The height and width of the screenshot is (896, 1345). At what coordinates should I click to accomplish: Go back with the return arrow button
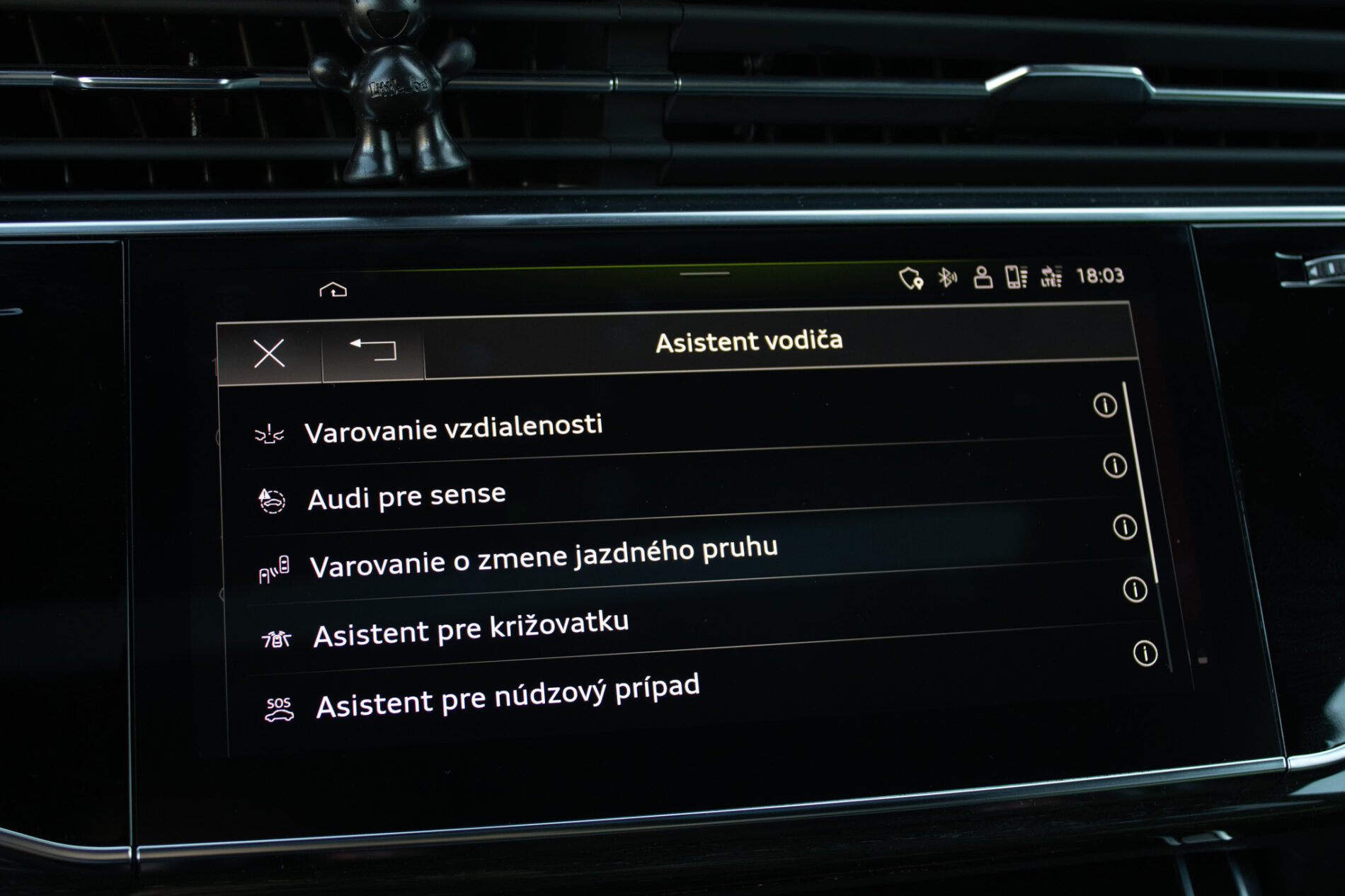(373, 348)
